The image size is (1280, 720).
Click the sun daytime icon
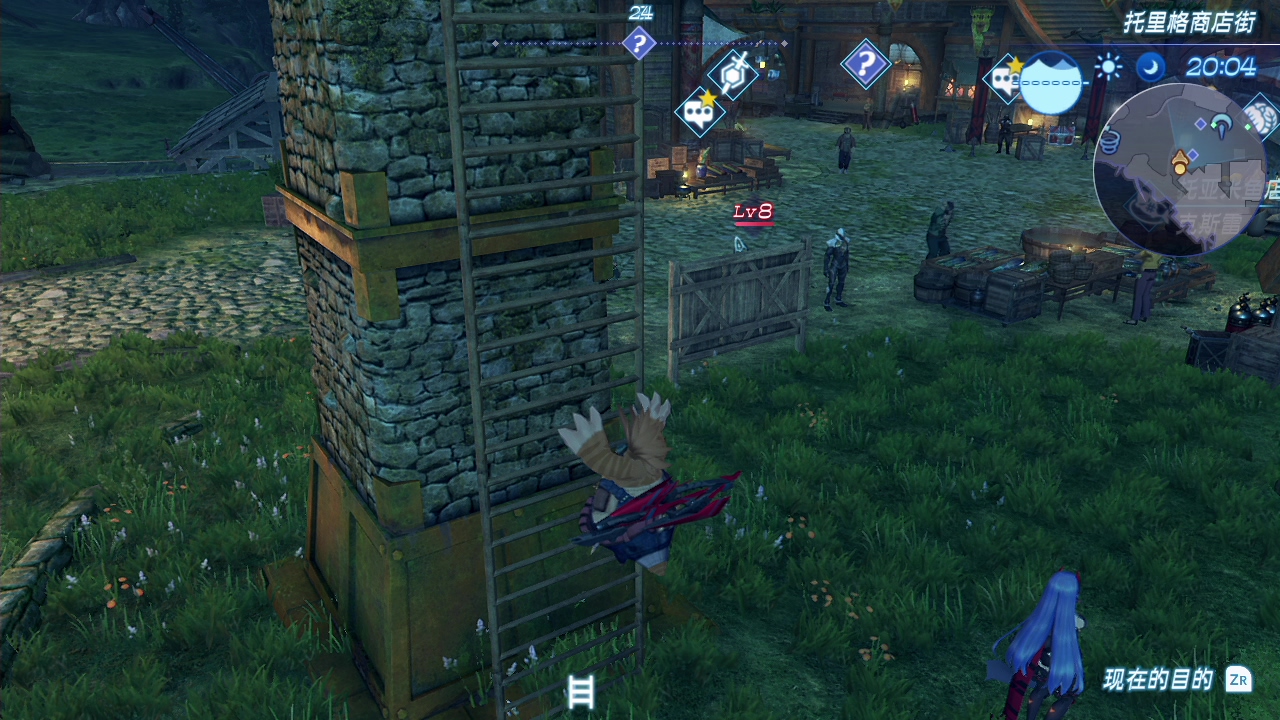(1108, 67)
